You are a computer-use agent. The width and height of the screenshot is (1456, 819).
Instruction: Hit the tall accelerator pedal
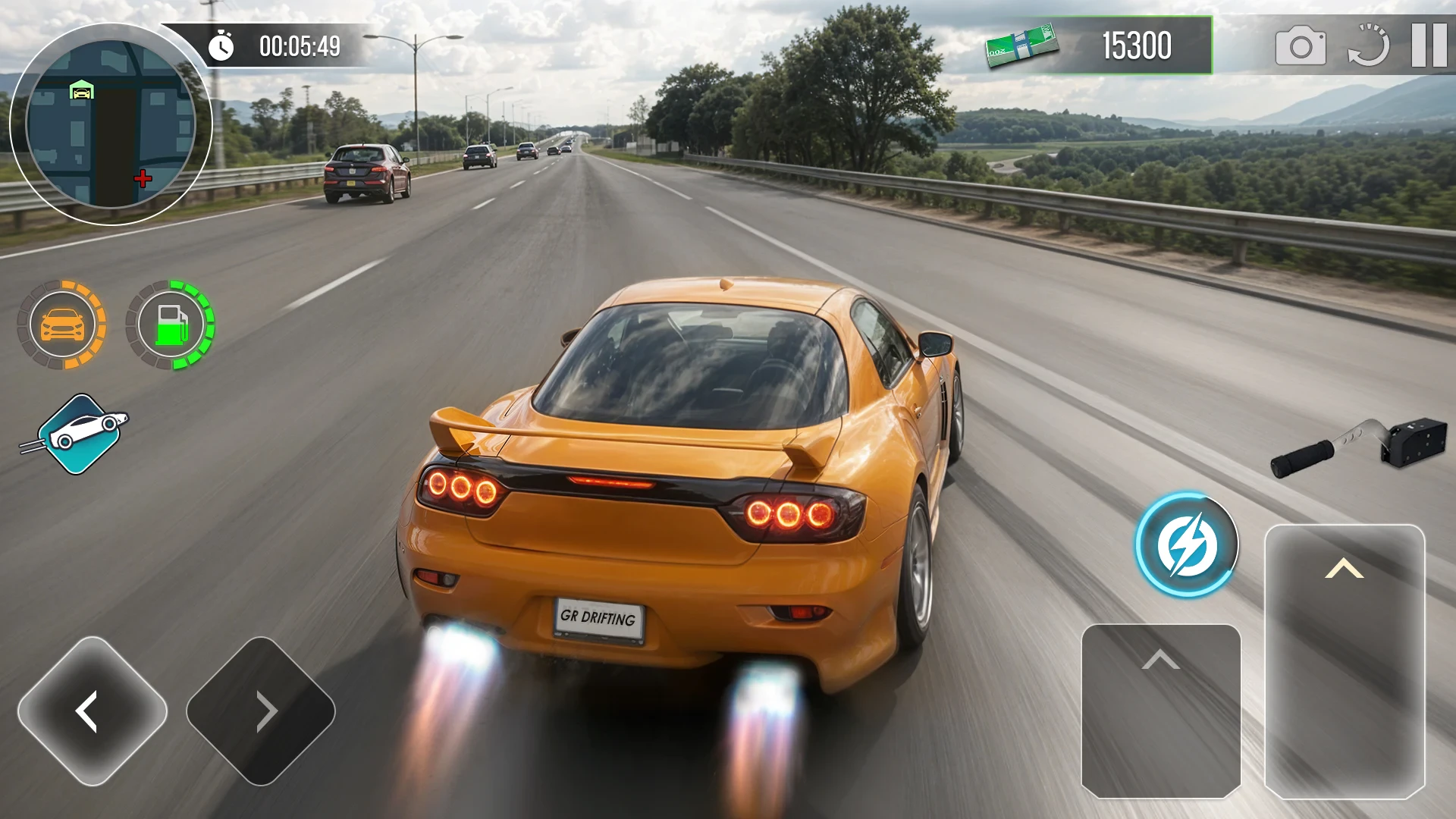1345,661
